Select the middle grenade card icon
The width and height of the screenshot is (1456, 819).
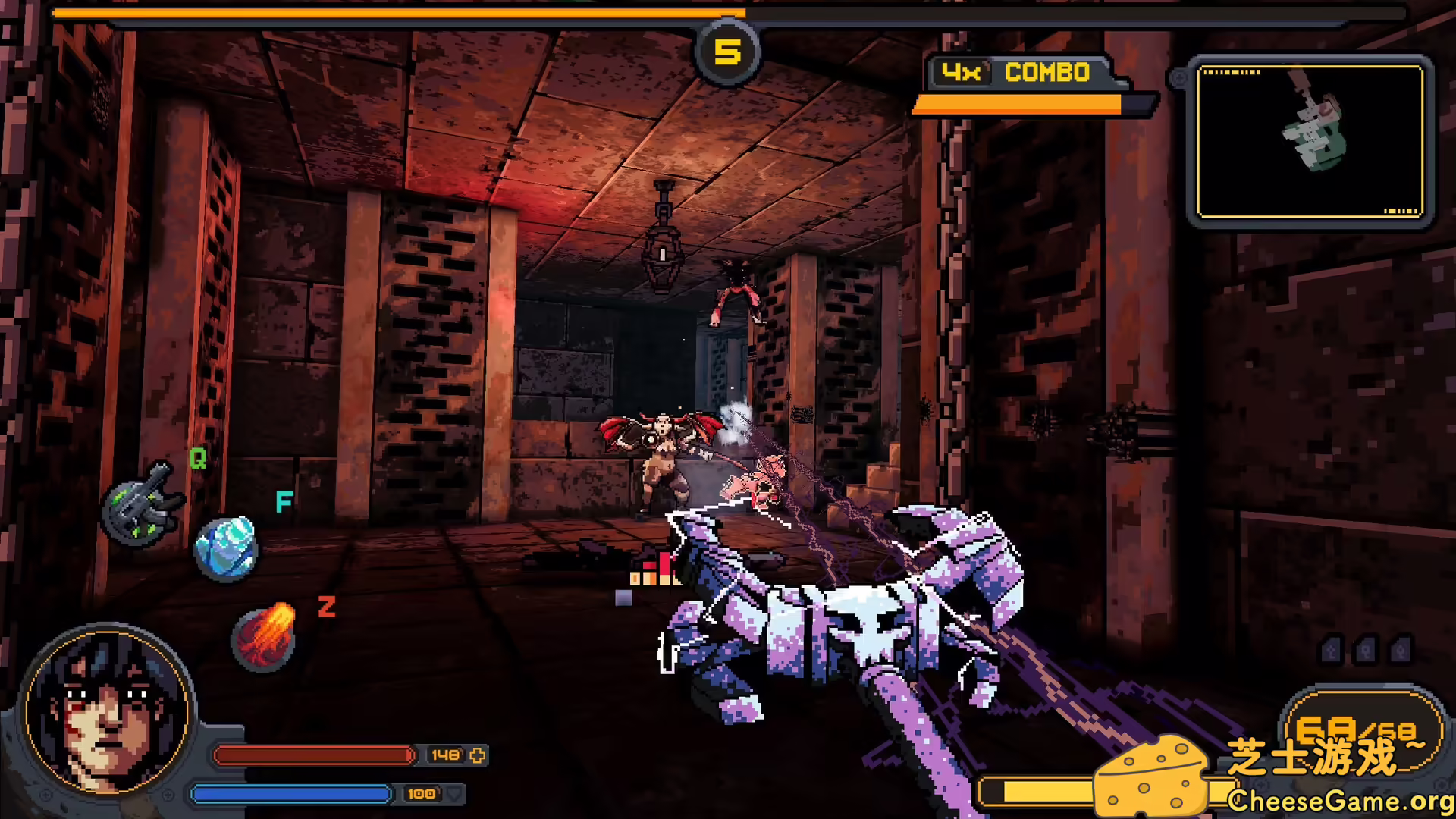pos(1367,650)
